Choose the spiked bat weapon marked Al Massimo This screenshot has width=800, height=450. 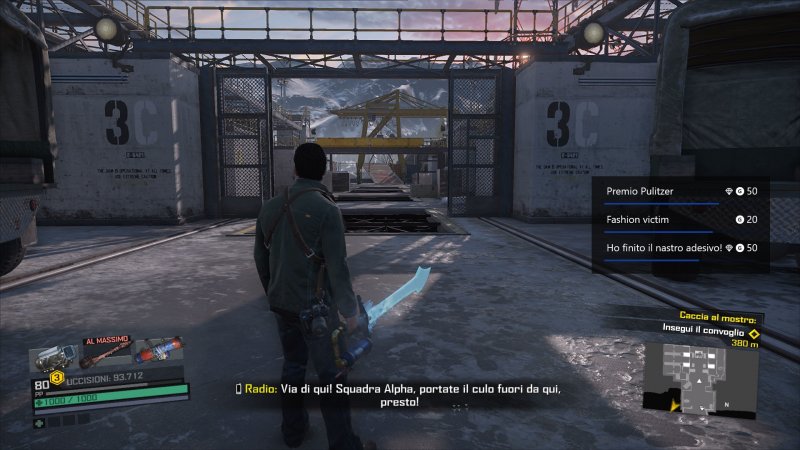(x=106, y=355)
